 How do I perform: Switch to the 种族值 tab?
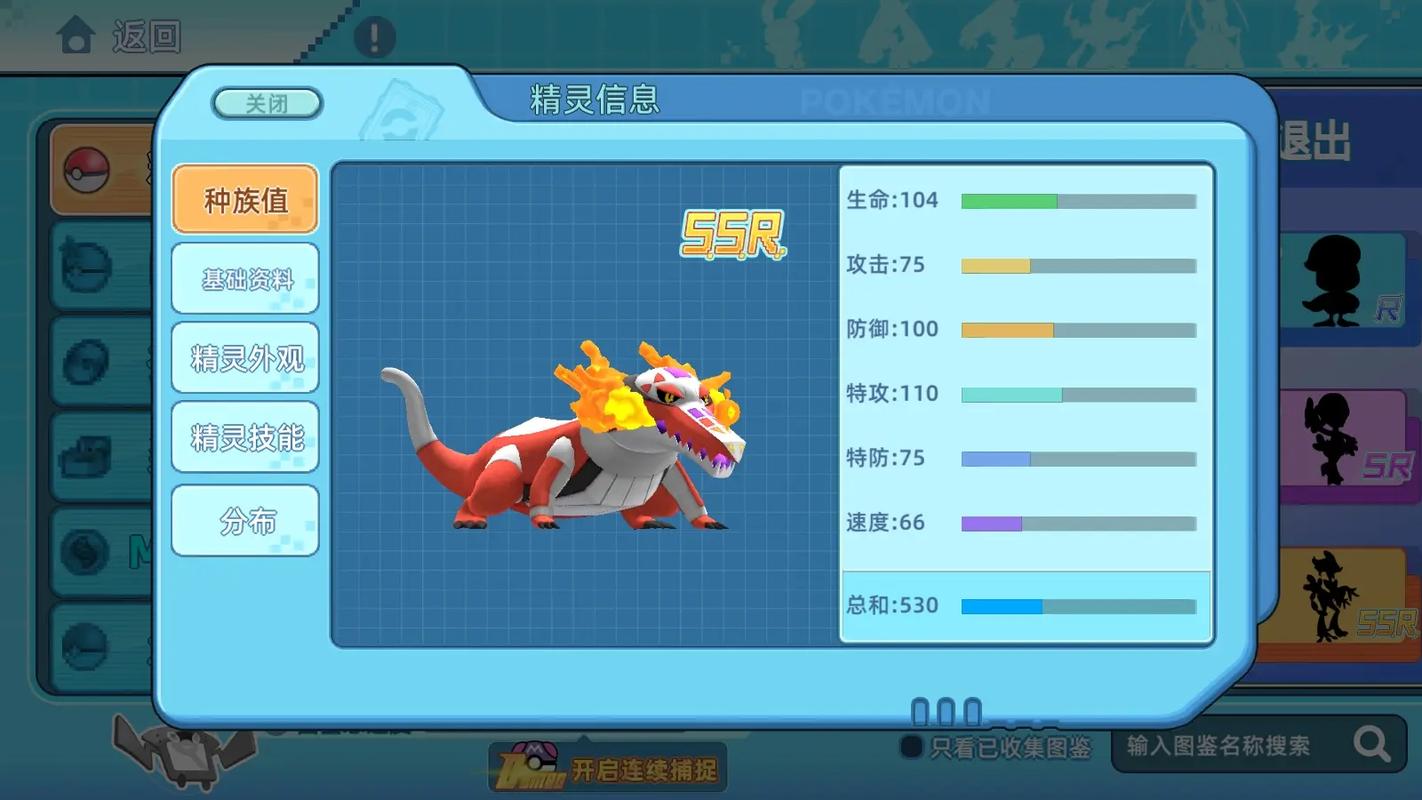tap(245, 200)
